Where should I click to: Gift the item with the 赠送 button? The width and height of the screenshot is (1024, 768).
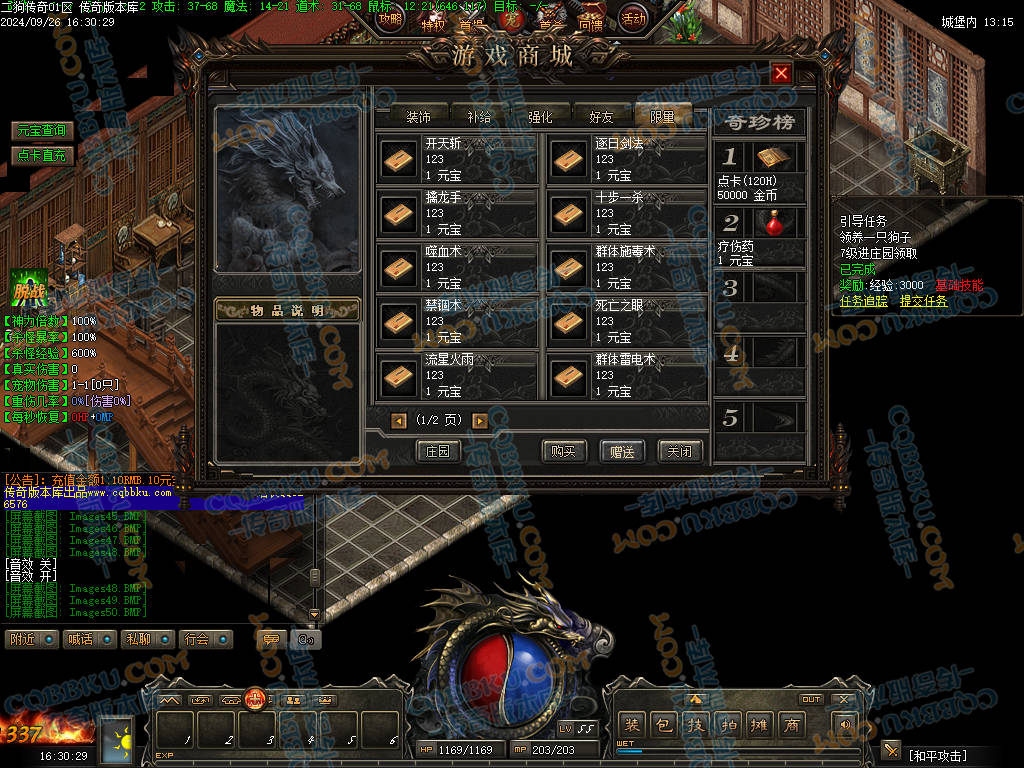pyautogui.click(x=622, y=451)
